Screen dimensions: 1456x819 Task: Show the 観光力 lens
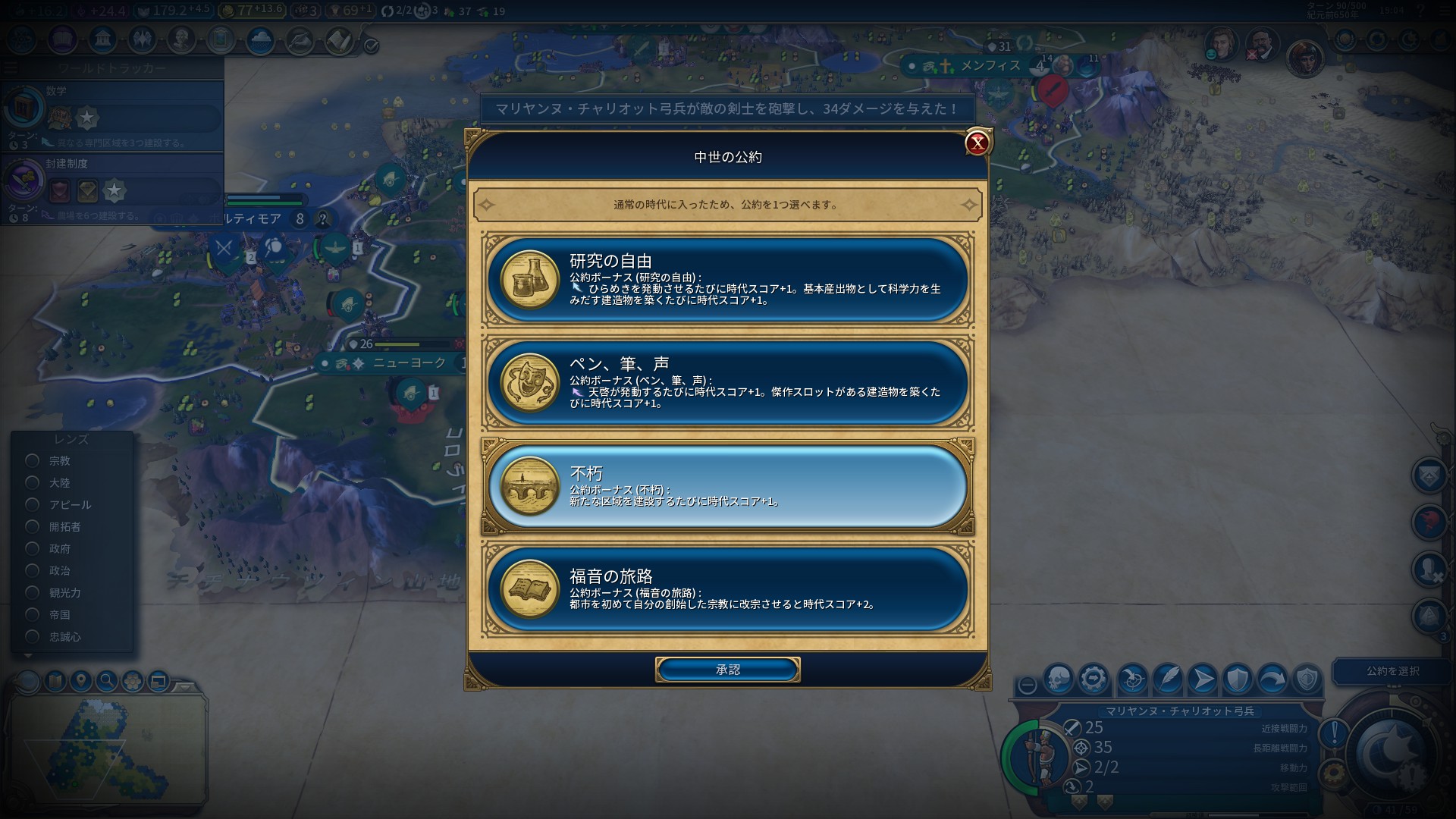[33, 592]
